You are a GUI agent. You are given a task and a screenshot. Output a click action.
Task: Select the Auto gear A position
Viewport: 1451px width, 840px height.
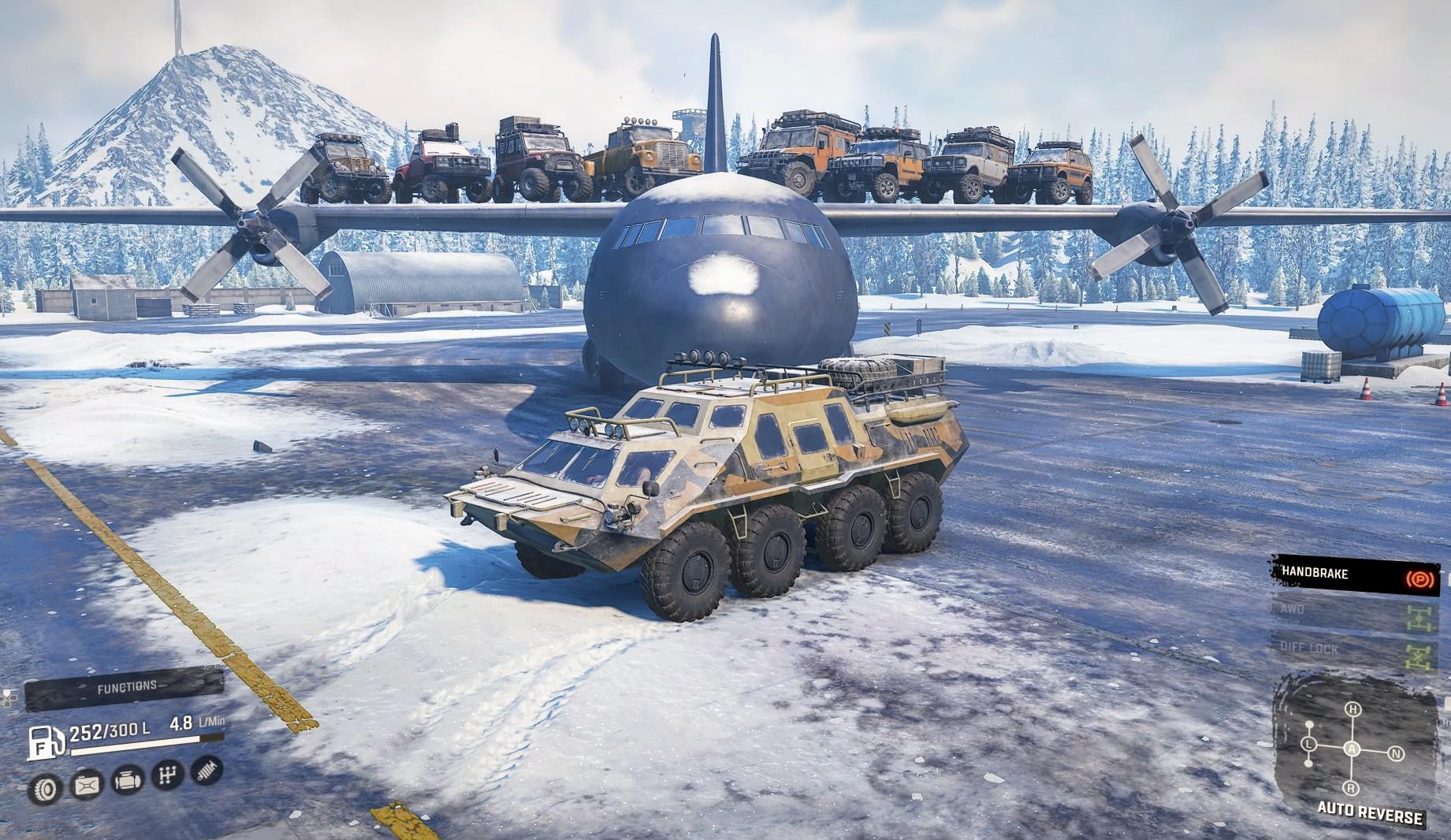click(1352, 749)
